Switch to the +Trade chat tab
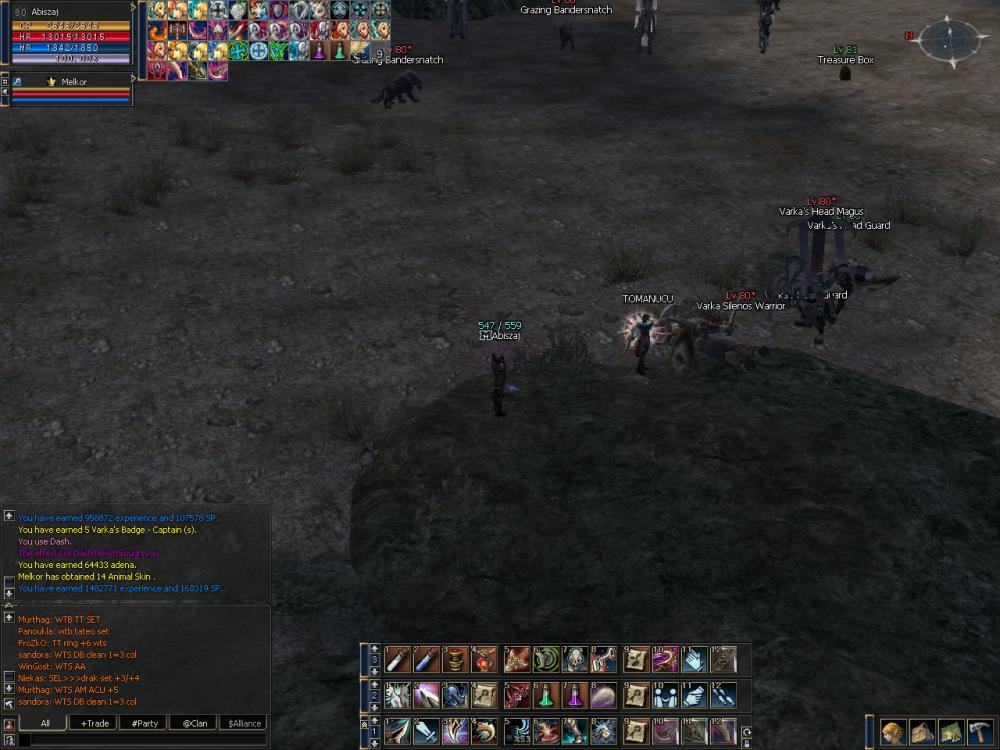Screen dimensions: 1000x750 pyautogui.click(x=97, y=723)
